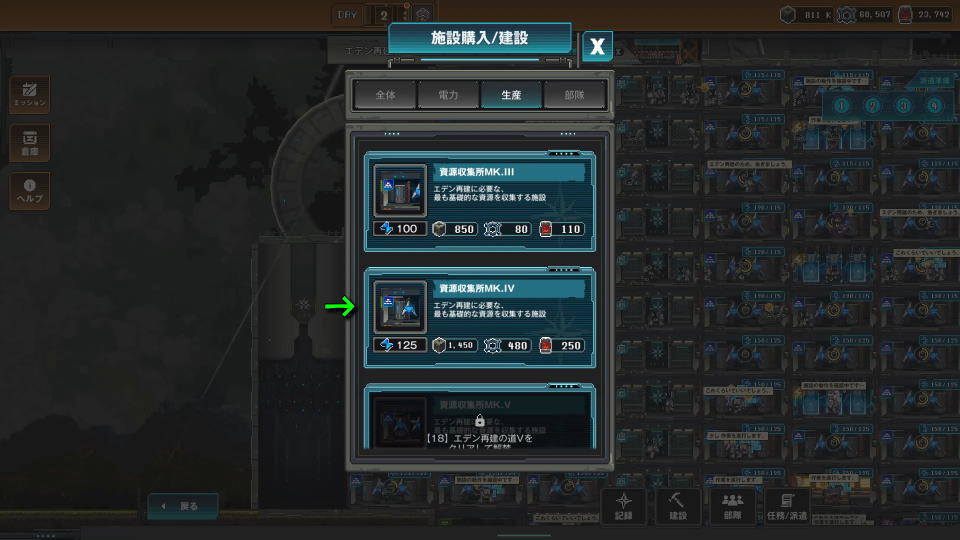Open the 任務/派遣 menu
Screen dimensions: 960x540
[x=787, y=505]
